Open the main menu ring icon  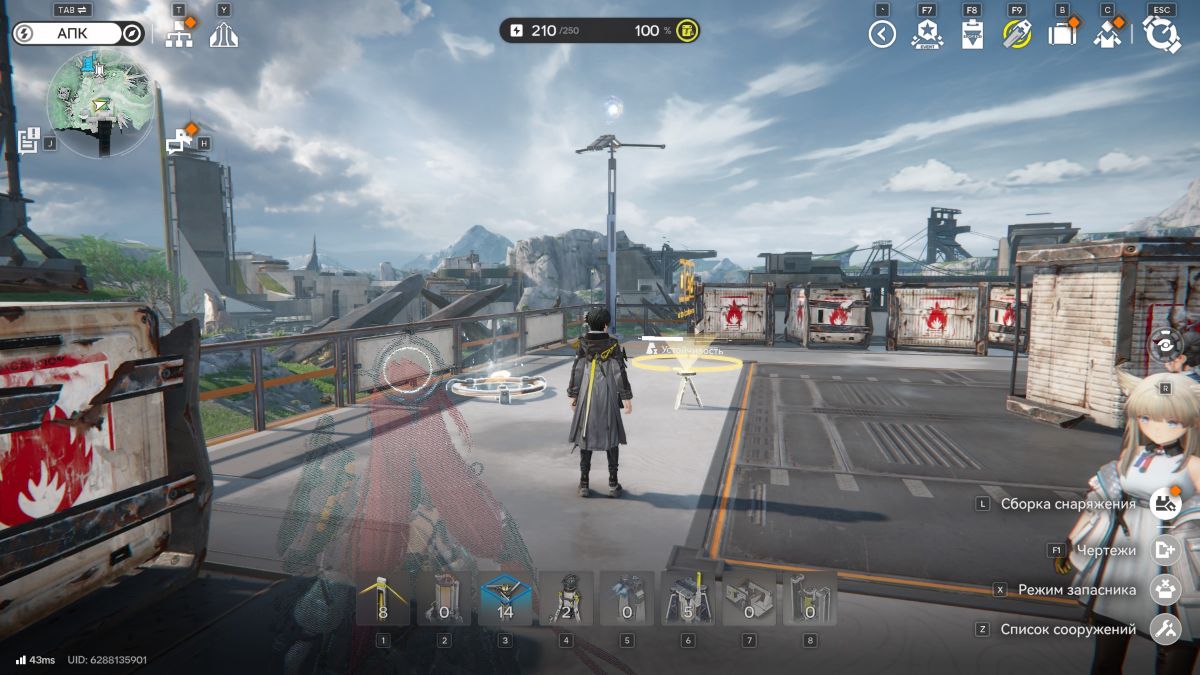tap(1162, 34)
